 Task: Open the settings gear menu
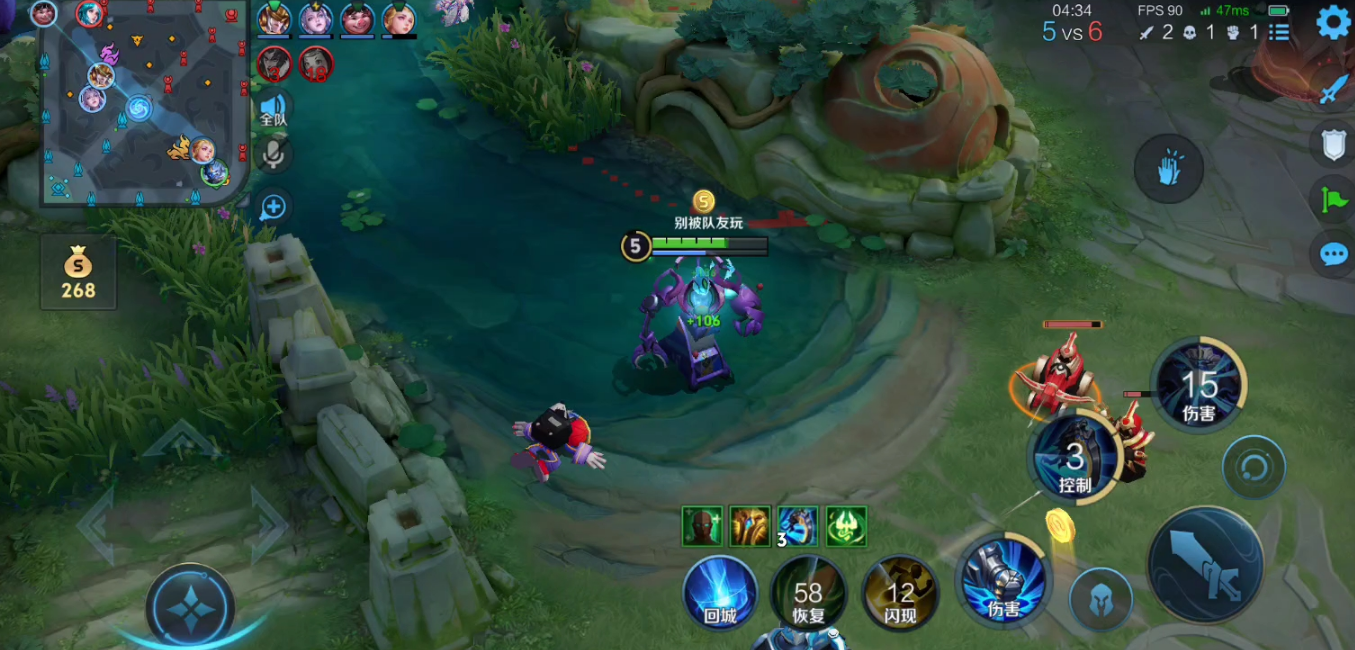[1332, 22]
